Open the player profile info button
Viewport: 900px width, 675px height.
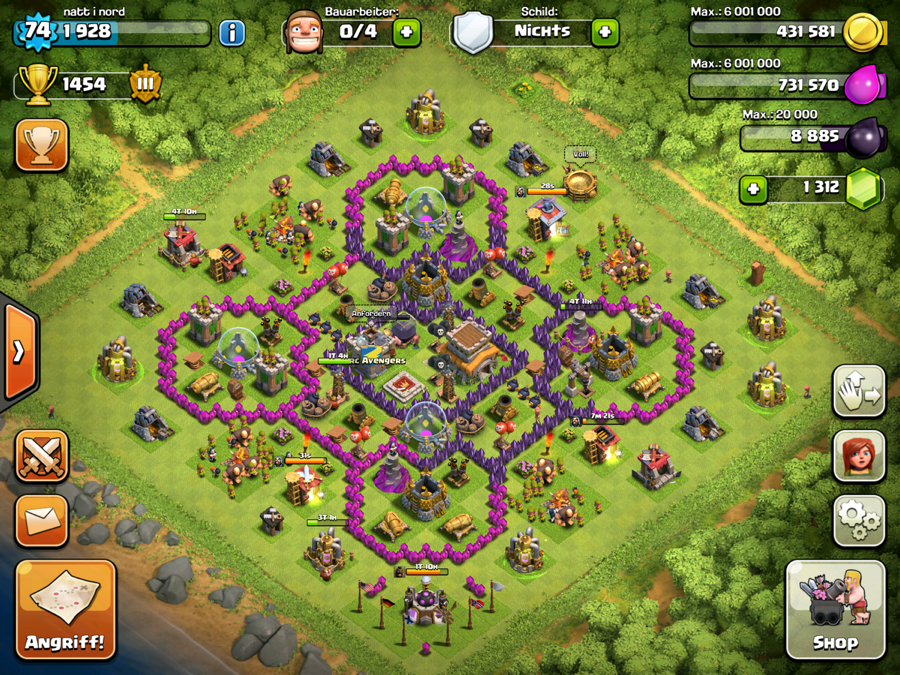pos(232,32)
